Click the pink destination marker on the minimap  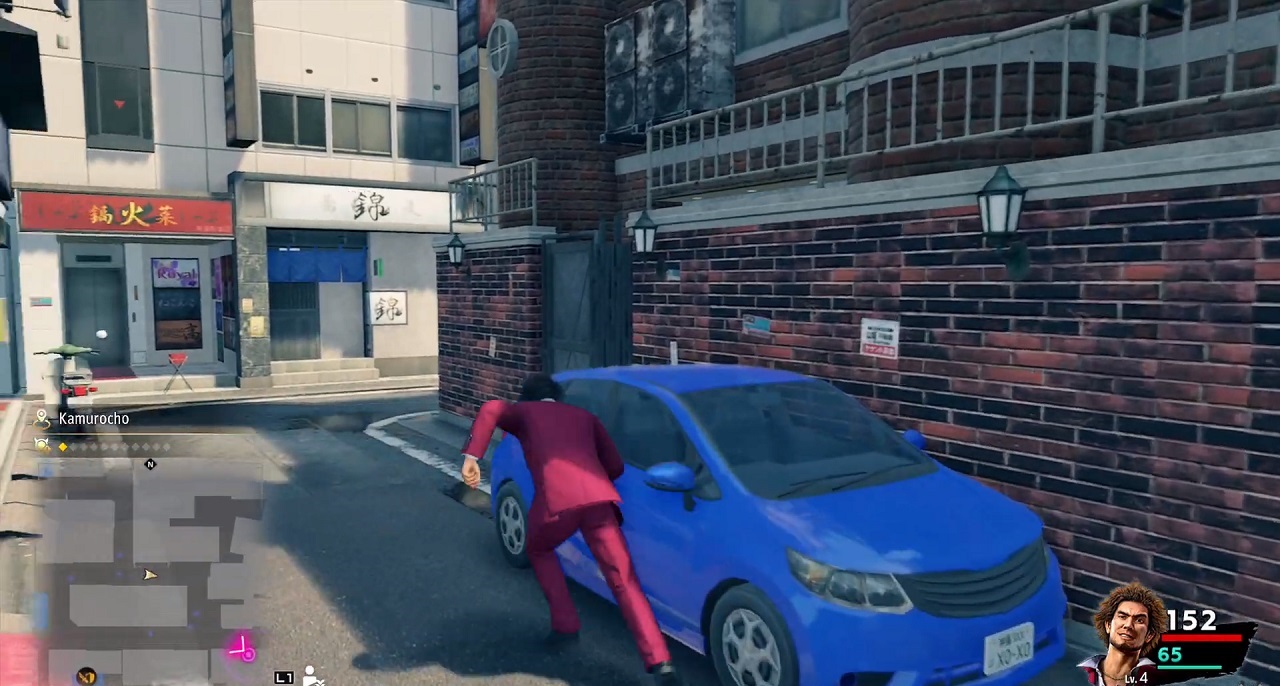click(241, 650)
